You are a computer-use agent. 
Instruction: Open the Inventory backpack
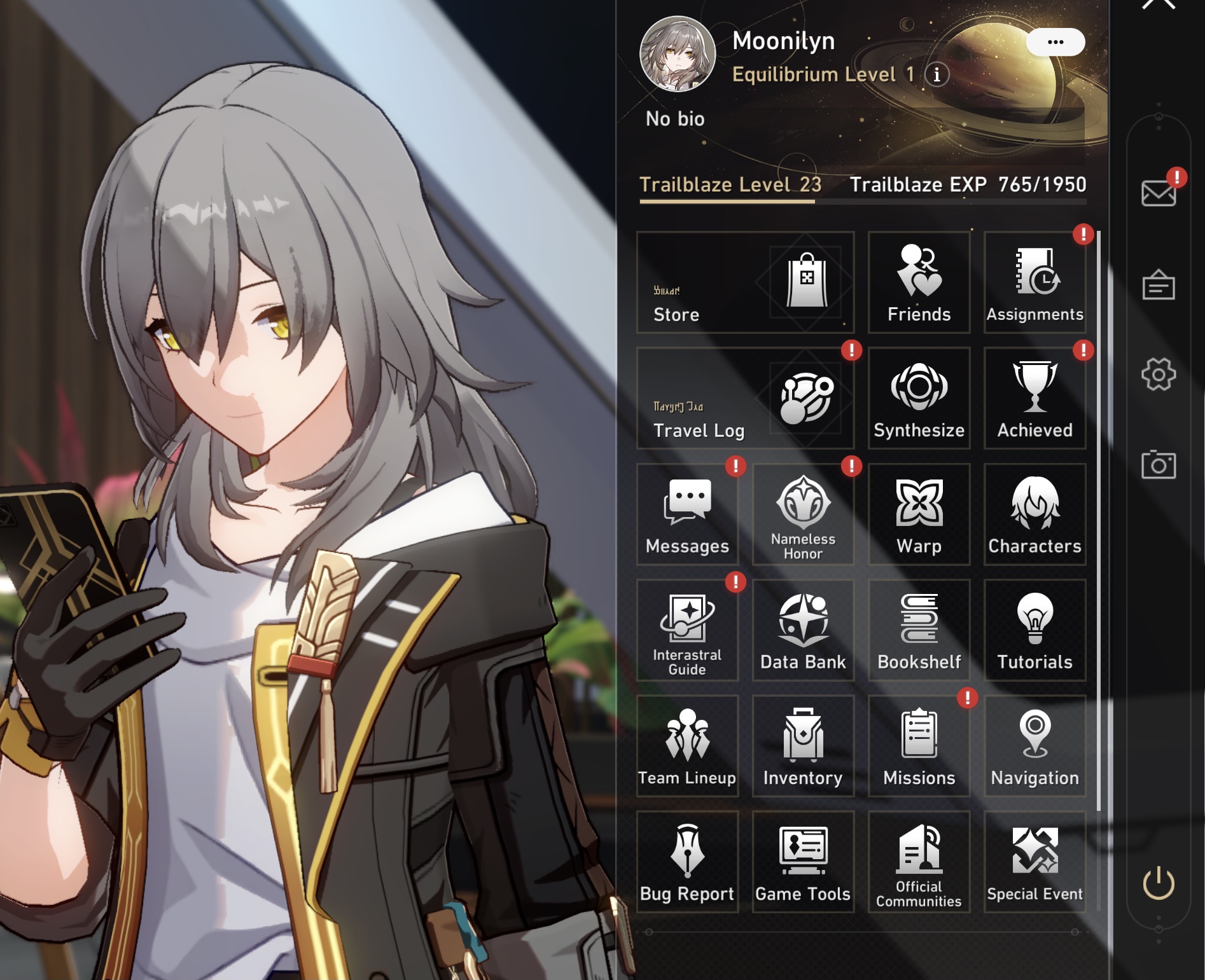tap(803, 747)
